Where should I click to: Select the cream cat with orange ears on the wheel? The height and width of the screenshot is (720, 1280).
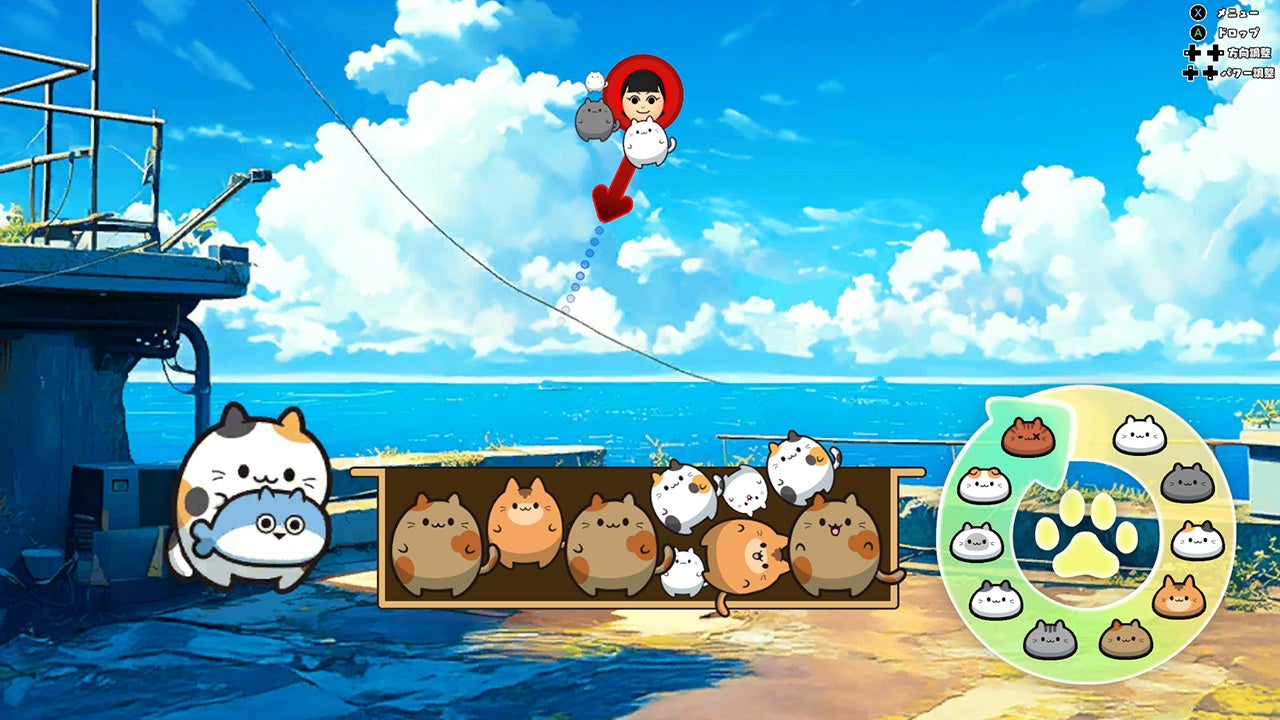tap(984, 481)
